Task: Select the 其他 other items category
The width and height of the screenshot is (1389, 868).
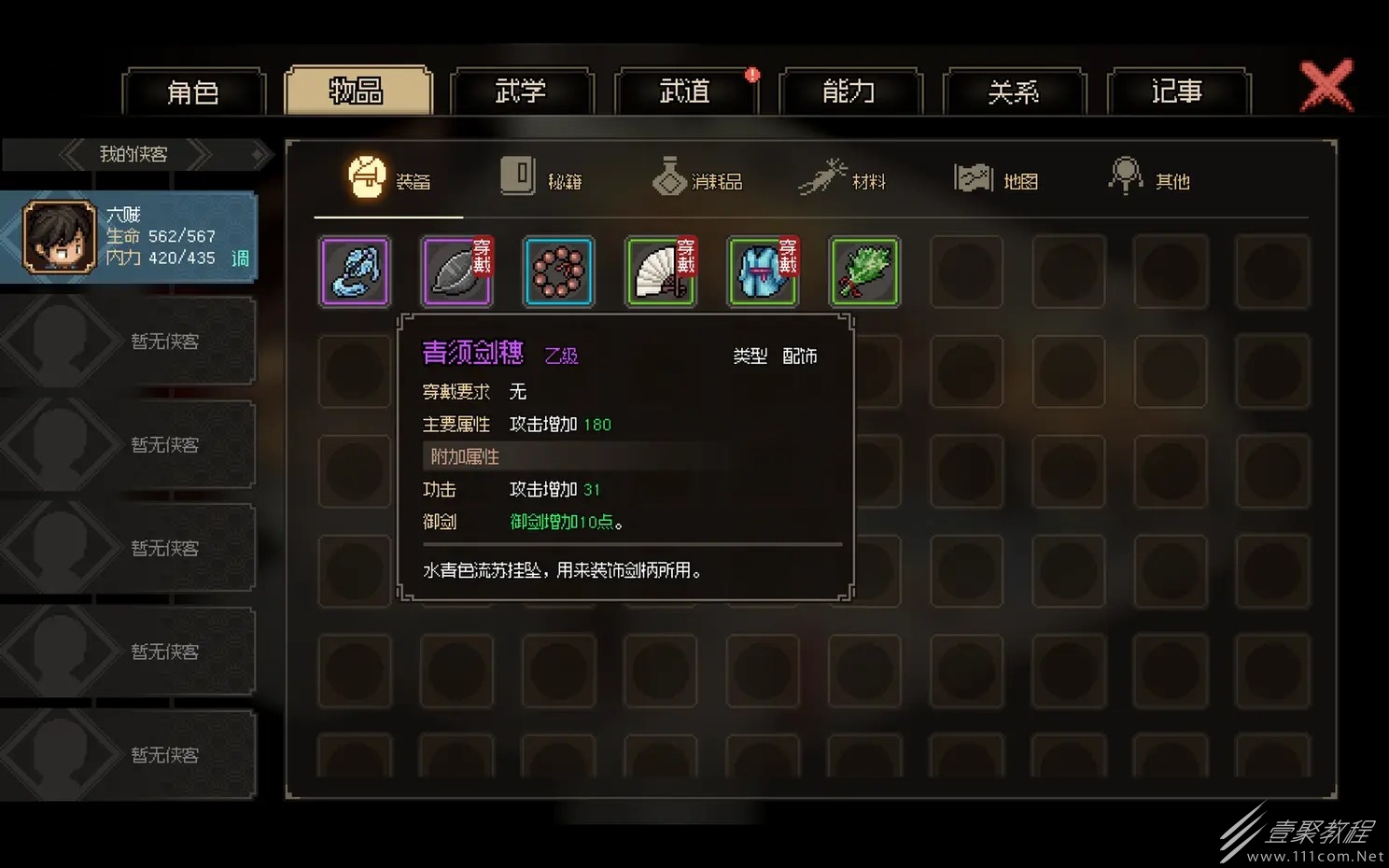Action: [1150, 178]
